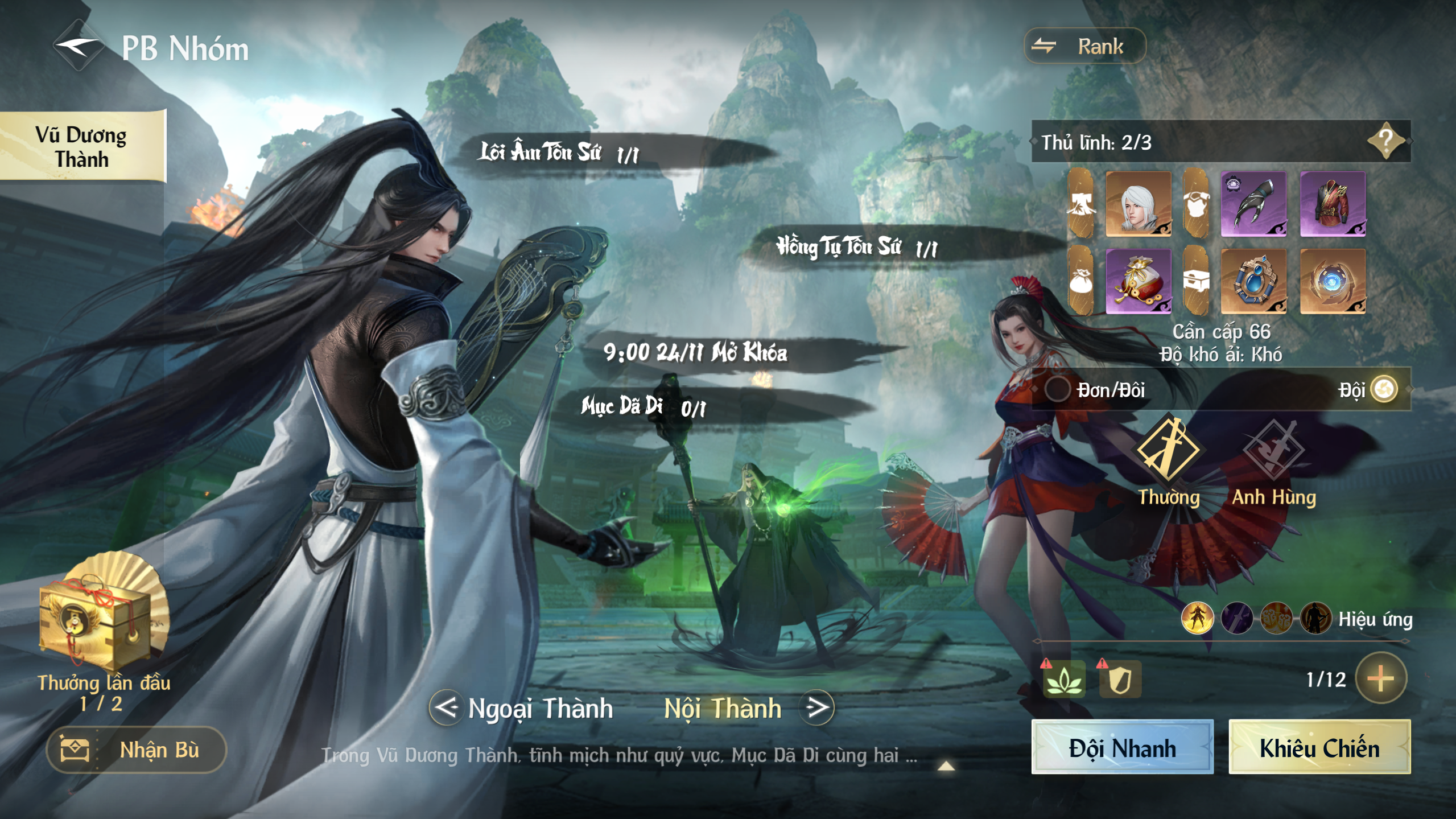Screen dimensions: 1456x819
Task: Claim compensation via Nhận Bù
Action: coord(137,750)
